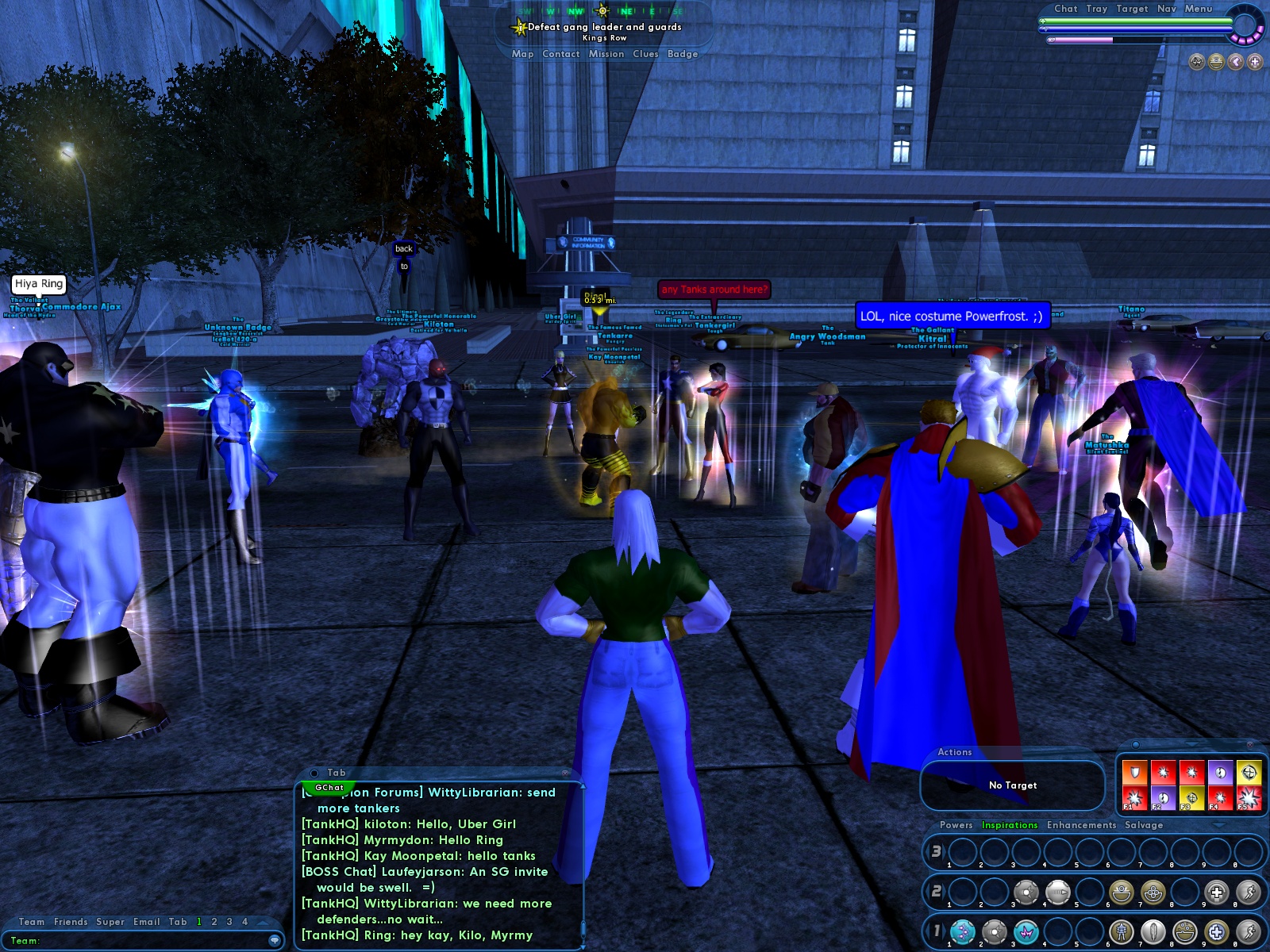Toggle the Tray window

[x=1097, y=9]
